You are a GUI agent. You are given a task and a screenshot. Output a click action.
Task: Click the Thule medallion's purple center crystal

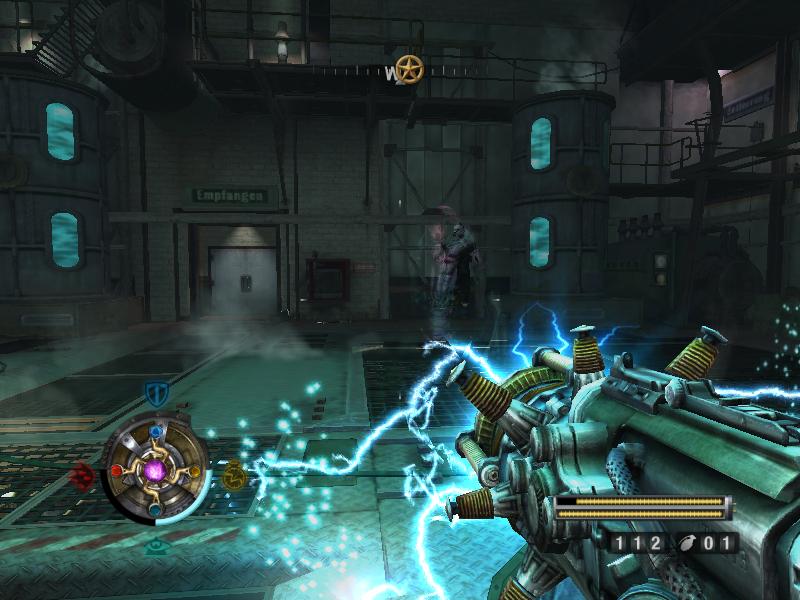pos(155,468)
